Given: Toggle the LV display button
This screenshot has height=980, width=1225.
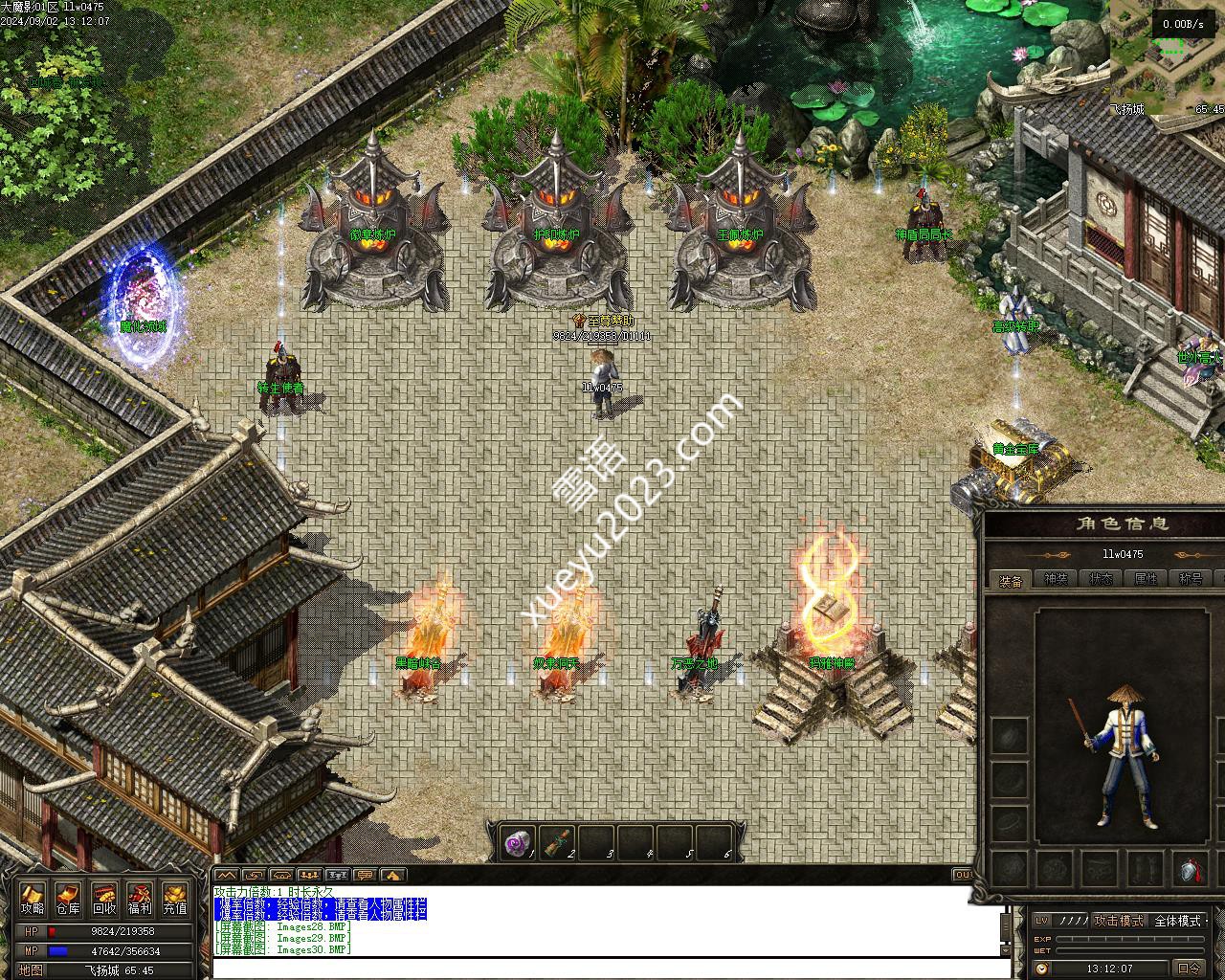Looking at the screenshot, I should [x=1043, y=922].
